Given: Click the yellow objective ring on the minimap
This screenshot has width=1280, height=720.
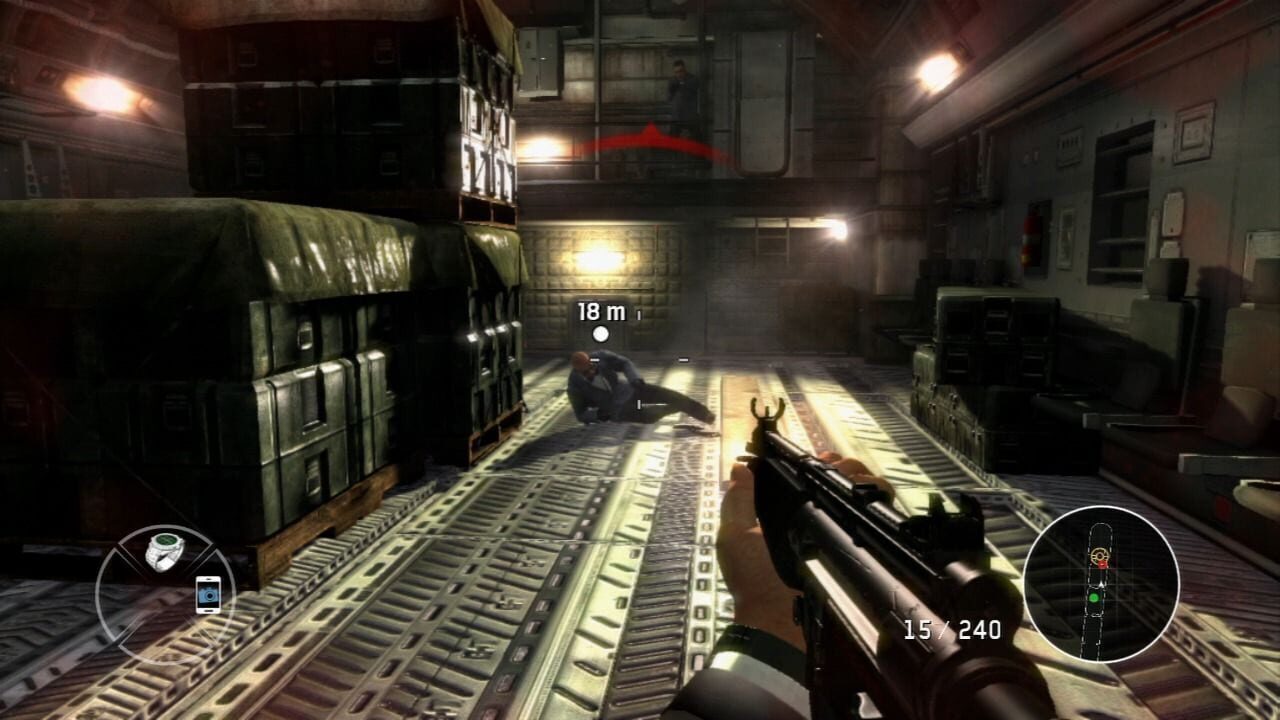Looking at the screenshot, I should (1098, 555).
